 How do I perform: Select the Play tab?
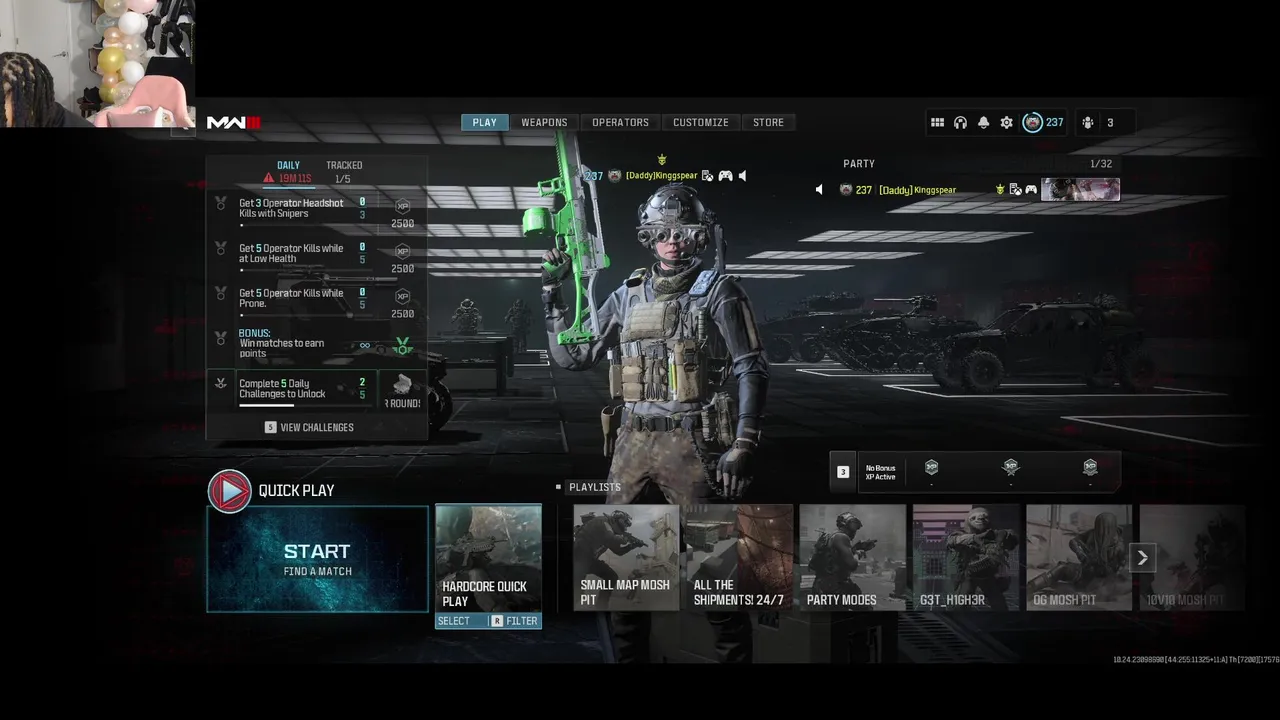coord(484,122)
